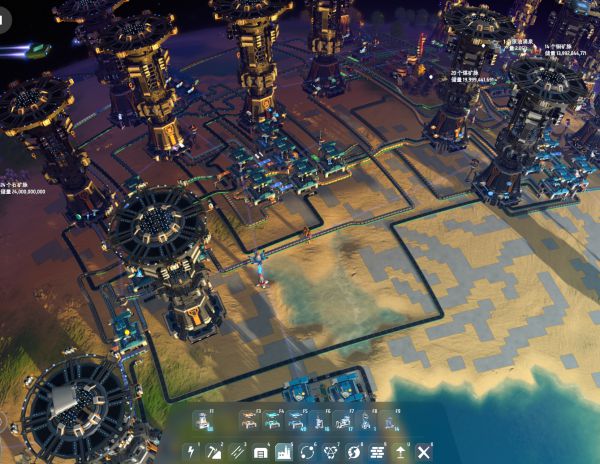Activate the upgrade arrow tool
Image resolution: width=600 pixels, height=464 pixels.
(401, 452)
